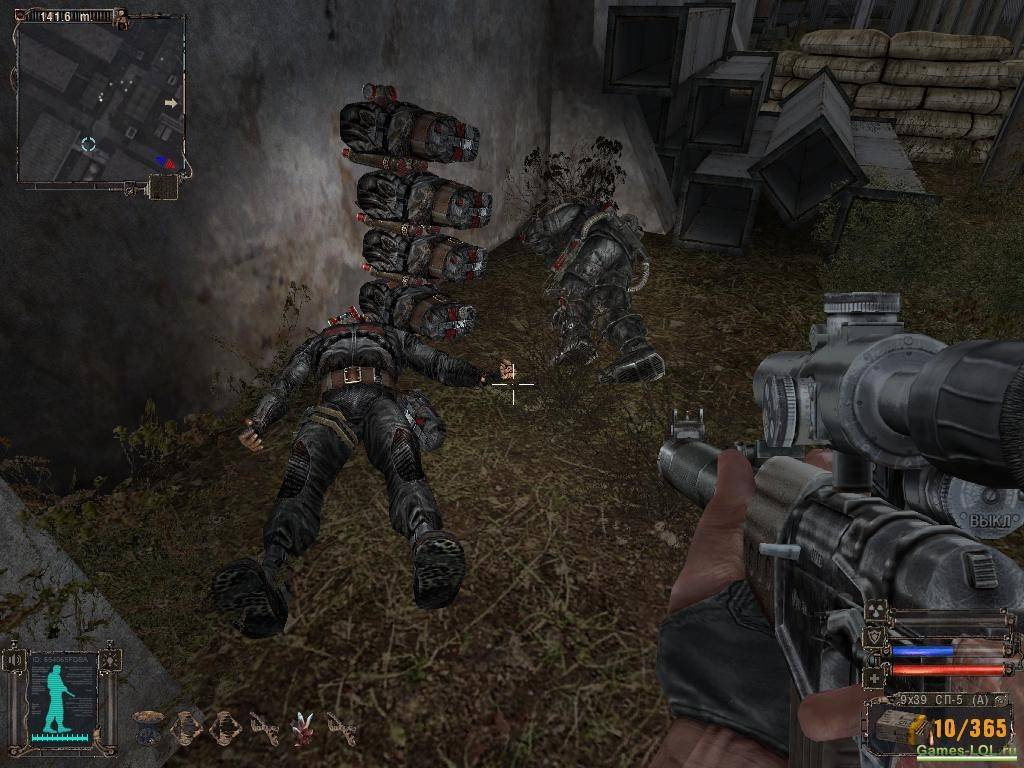Click the health cross icon

tap(873, 678)
